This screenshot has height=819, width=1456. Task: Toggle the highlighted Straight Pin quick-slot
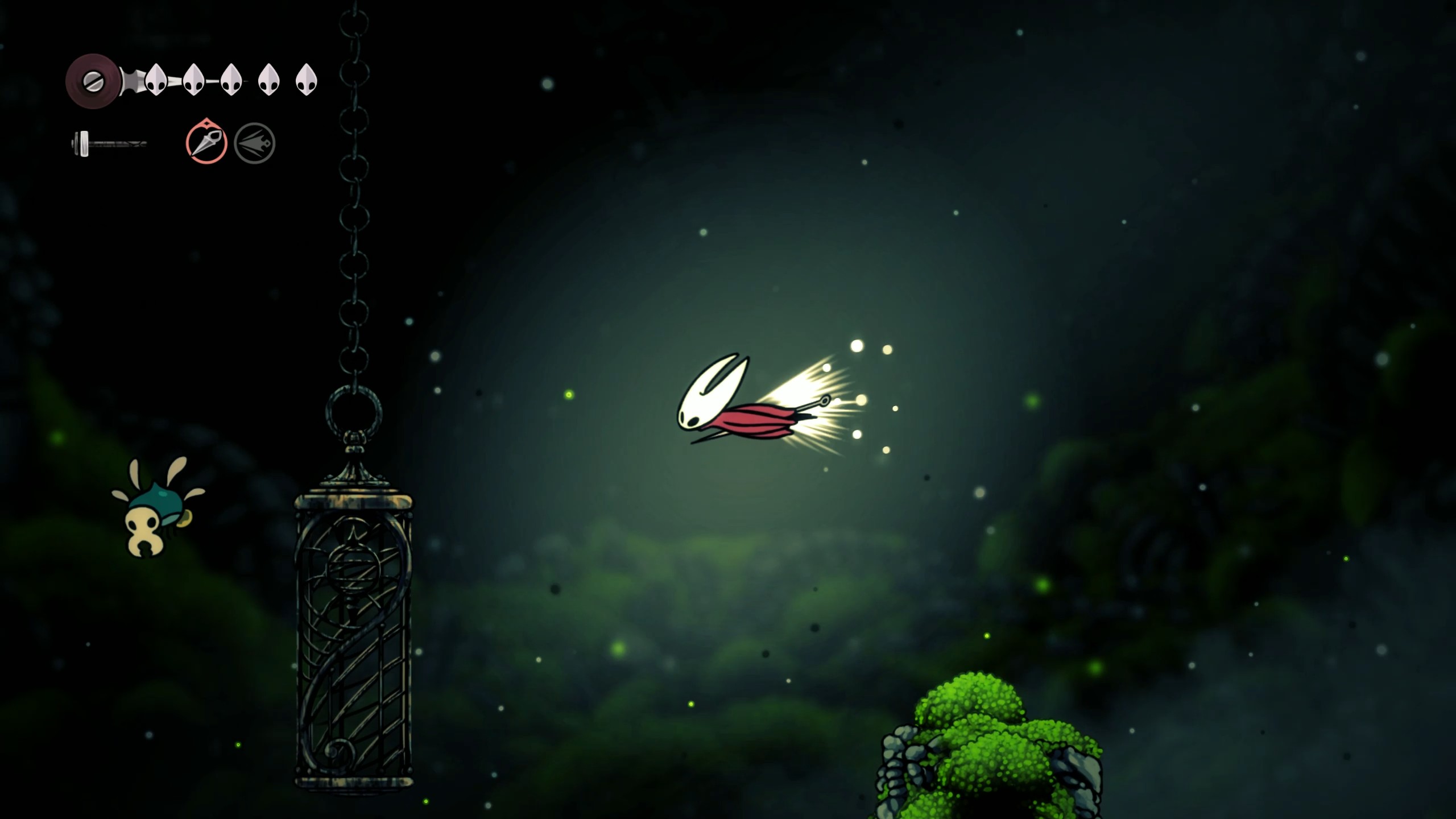(x=208, y=142)
